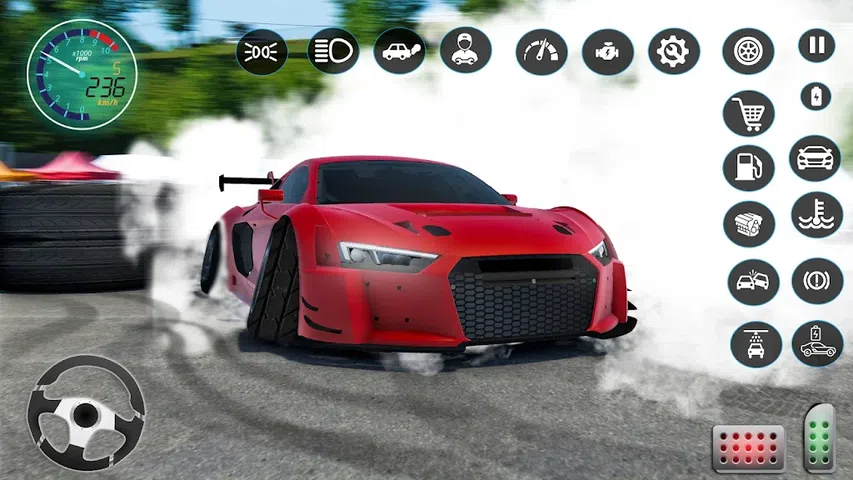Select the car collision icon
The width and height of the screenshot is (853, 480).
point(753,282)
